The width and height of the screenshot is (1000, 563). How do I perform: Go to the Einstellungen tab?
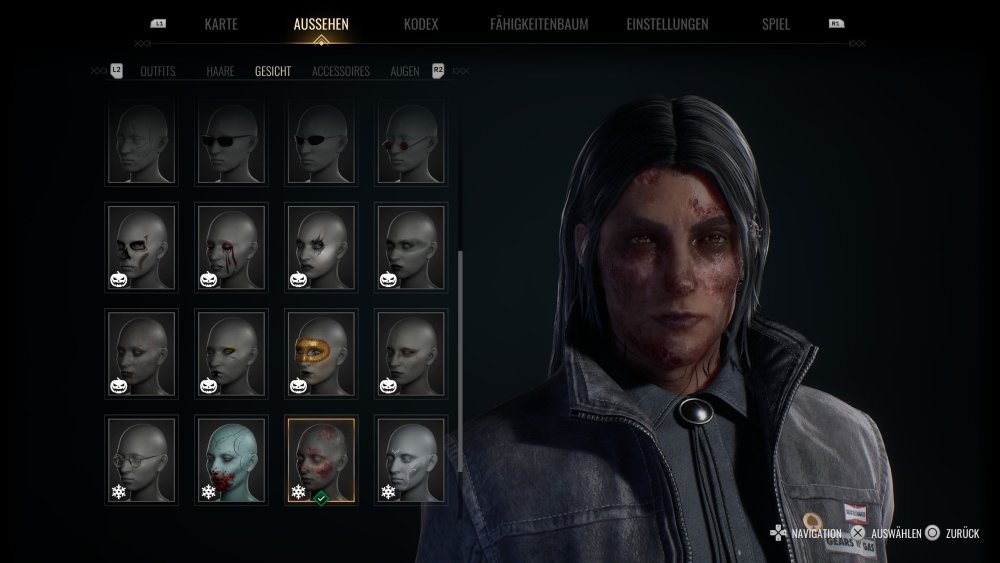pyautogui.click(x=667, y=24)
